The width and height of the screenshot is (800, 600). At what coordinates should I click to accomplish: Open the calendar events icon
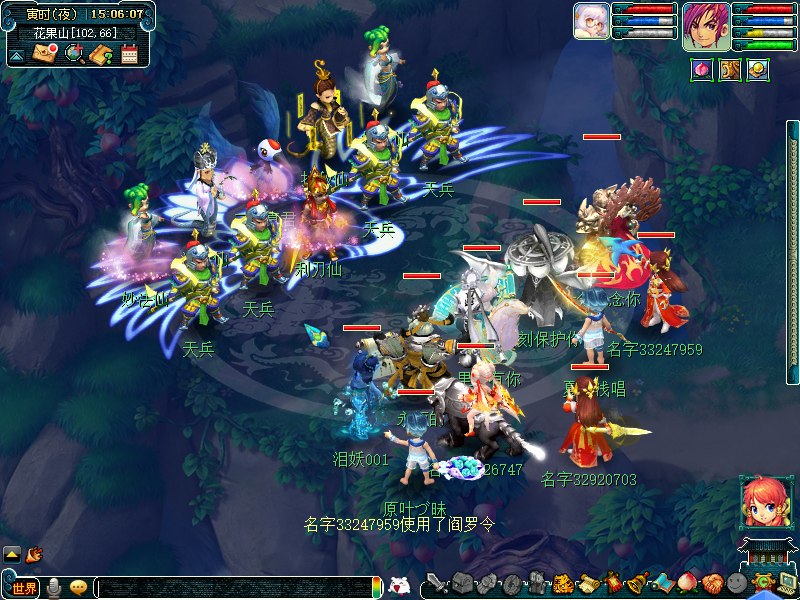coord(129,54)
